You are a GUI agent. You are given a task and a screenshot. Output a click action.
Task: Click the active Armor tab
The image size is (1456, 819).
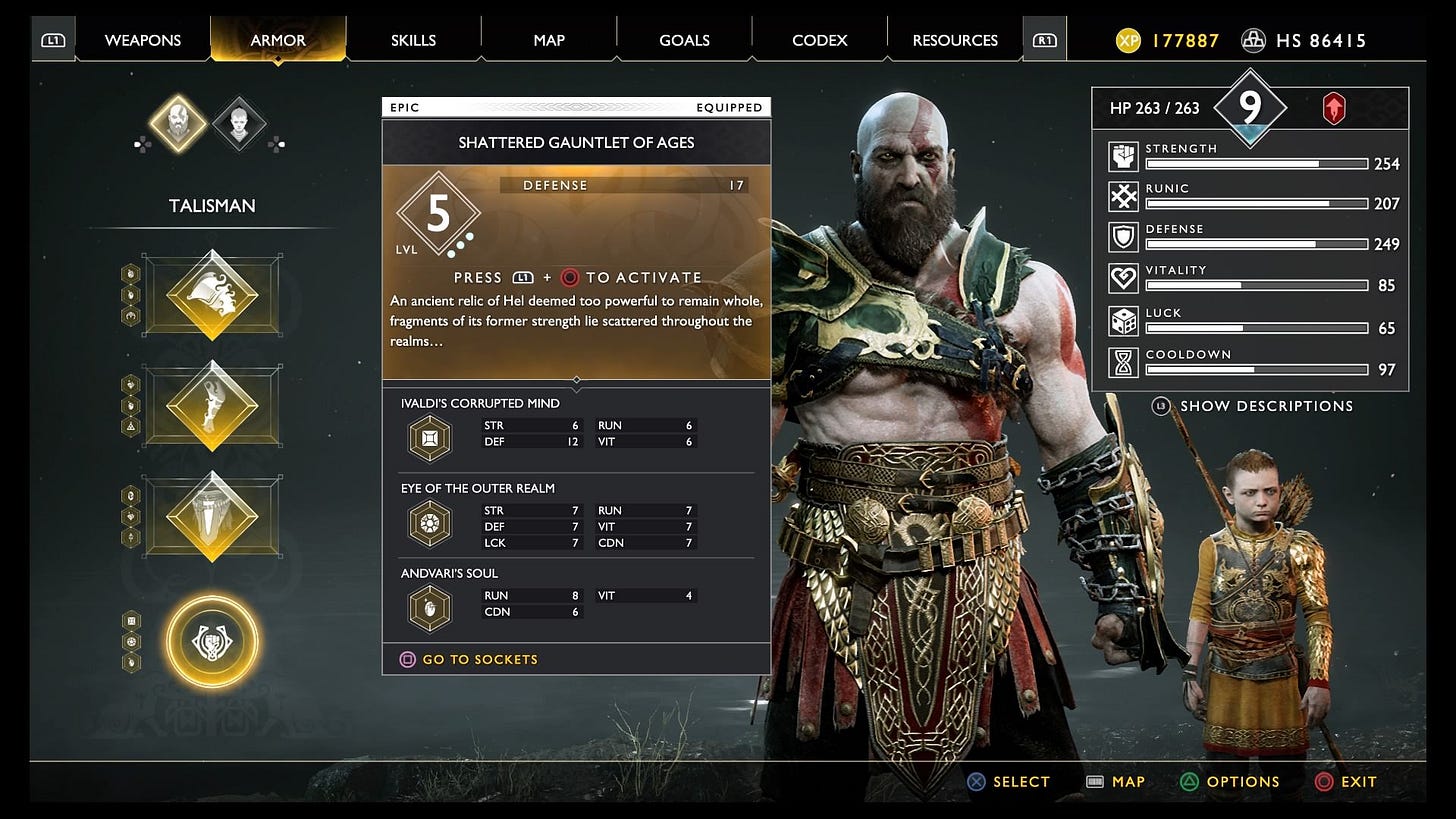click(x=278, y=40)
